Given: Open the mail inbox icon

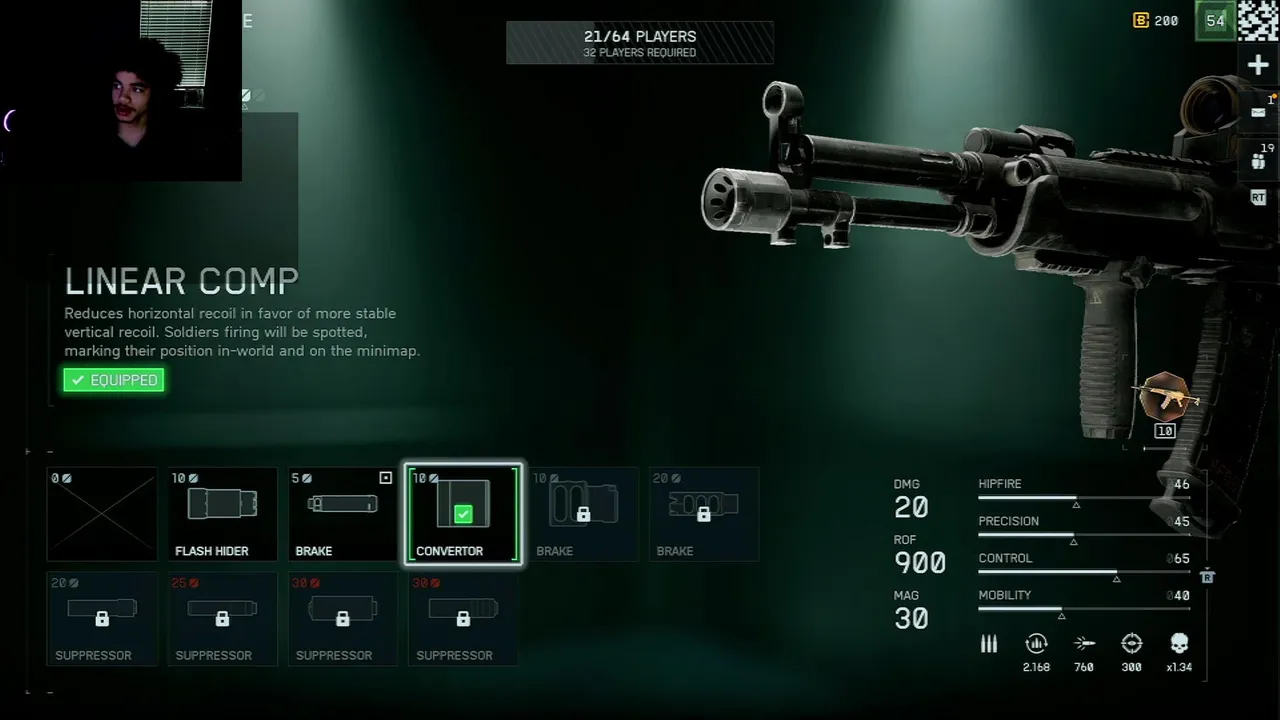Looking at the screenshot, I should 1258,113.
